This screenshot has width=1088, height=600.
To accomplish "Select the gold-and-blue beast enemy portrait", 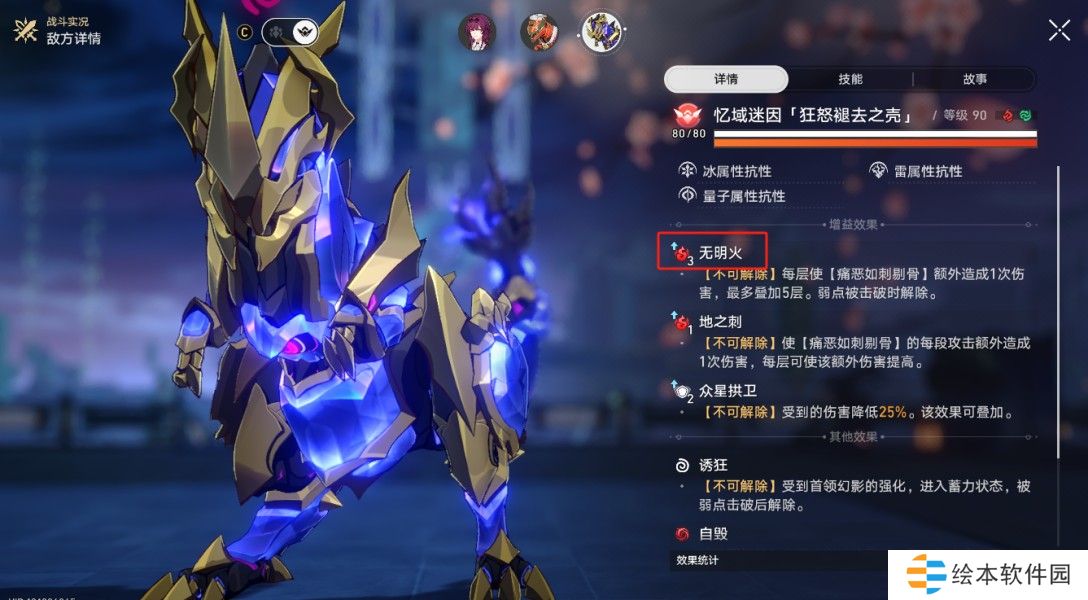I will [x=602, y=32].
